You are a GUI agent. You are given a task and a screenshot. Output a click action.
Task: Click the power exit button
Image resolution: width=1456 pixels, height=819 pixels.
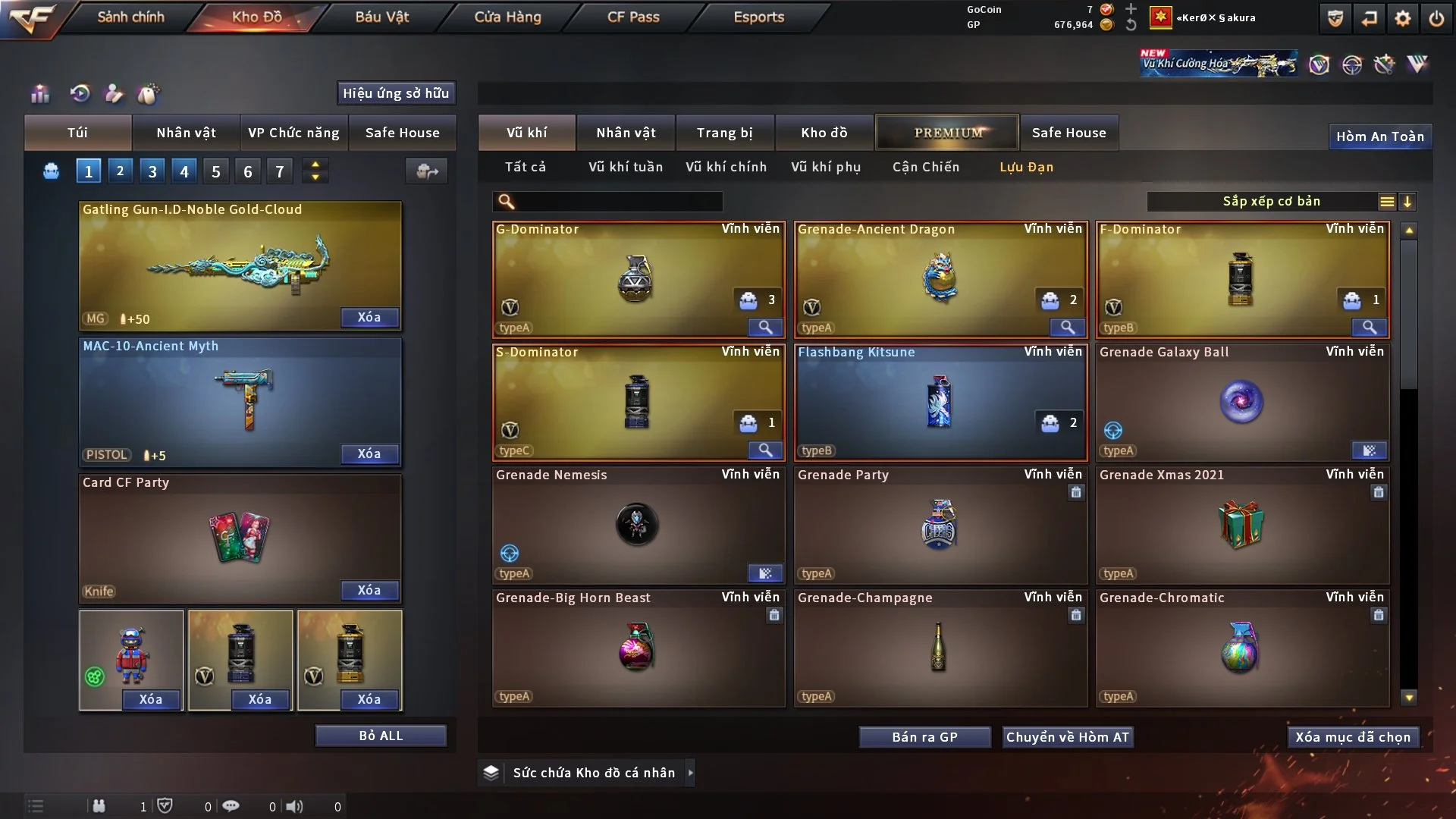coord(1436,18)
